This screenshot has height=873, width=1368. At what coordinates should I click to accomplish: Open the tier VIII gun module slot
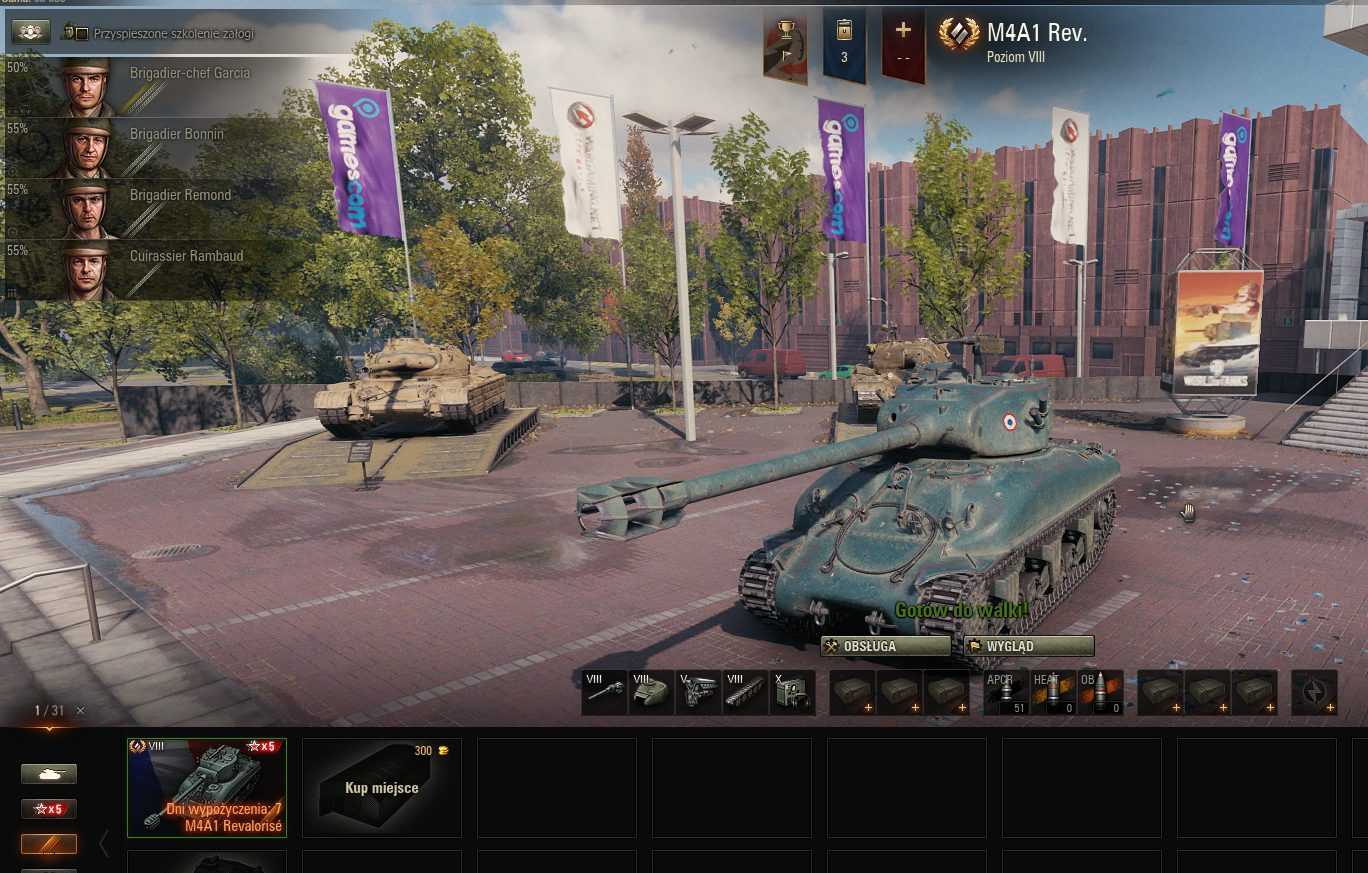[x=604, y=692]
